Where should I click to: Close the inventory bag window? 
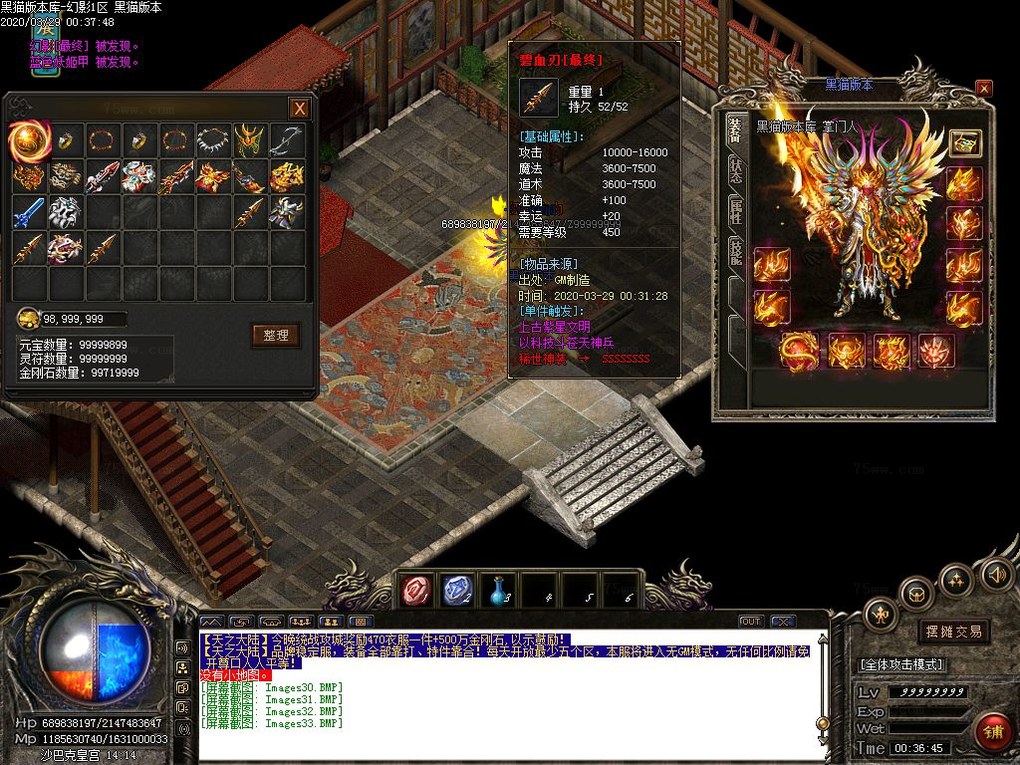[x=299, y=108]
